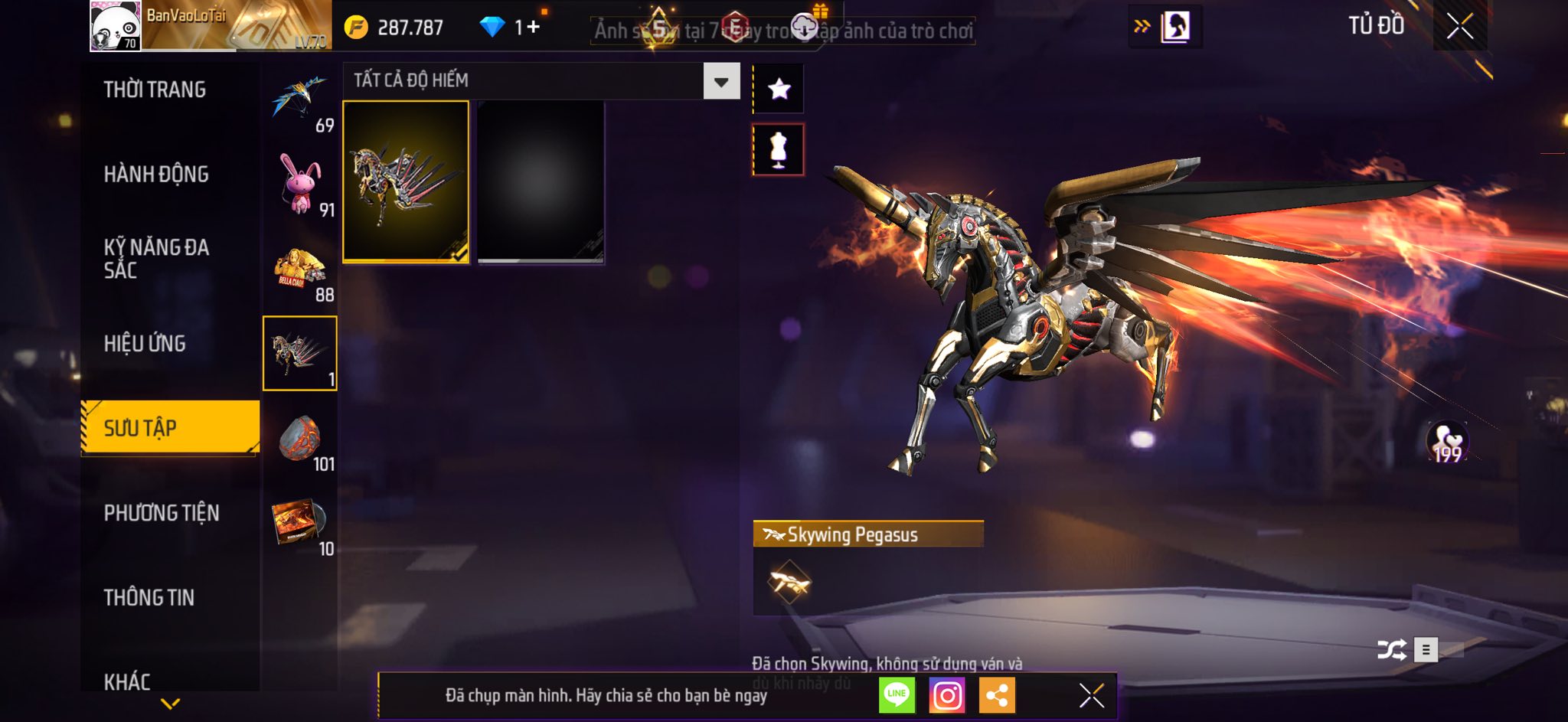Open the Thông Tin section
The image size is (1568, 722).
pos(149,597)
